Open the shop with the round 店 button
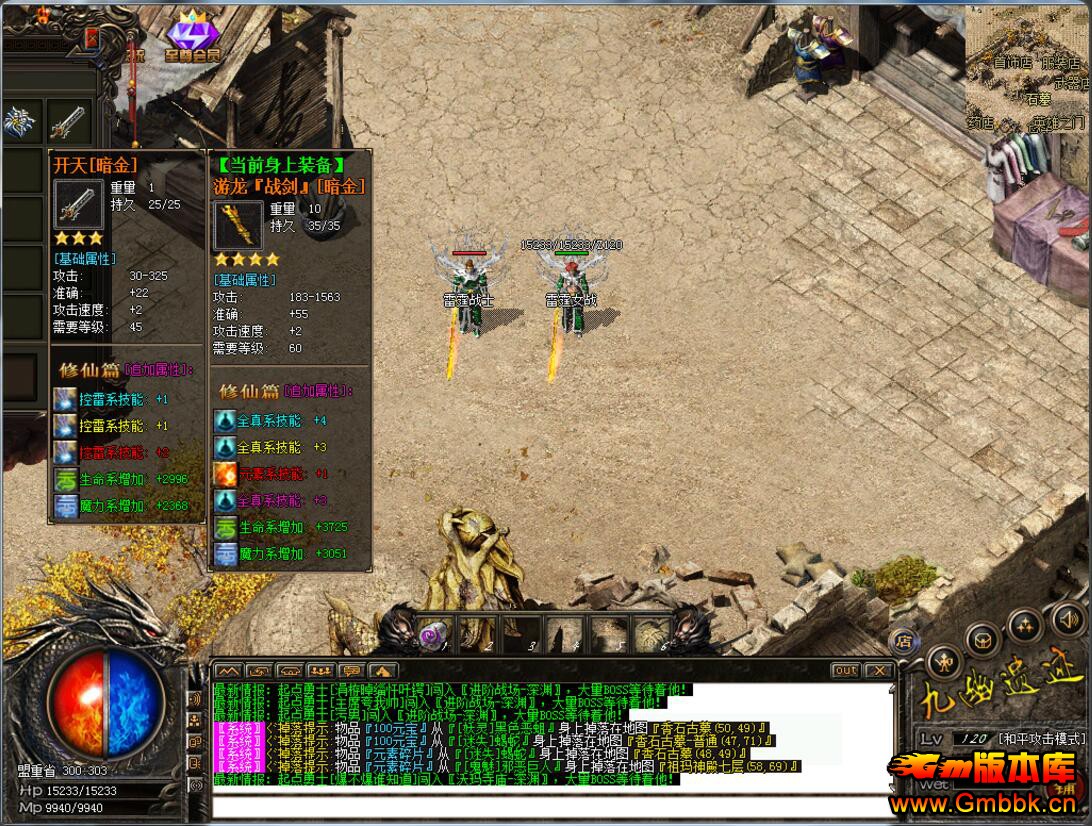 (x=903, y=641)
